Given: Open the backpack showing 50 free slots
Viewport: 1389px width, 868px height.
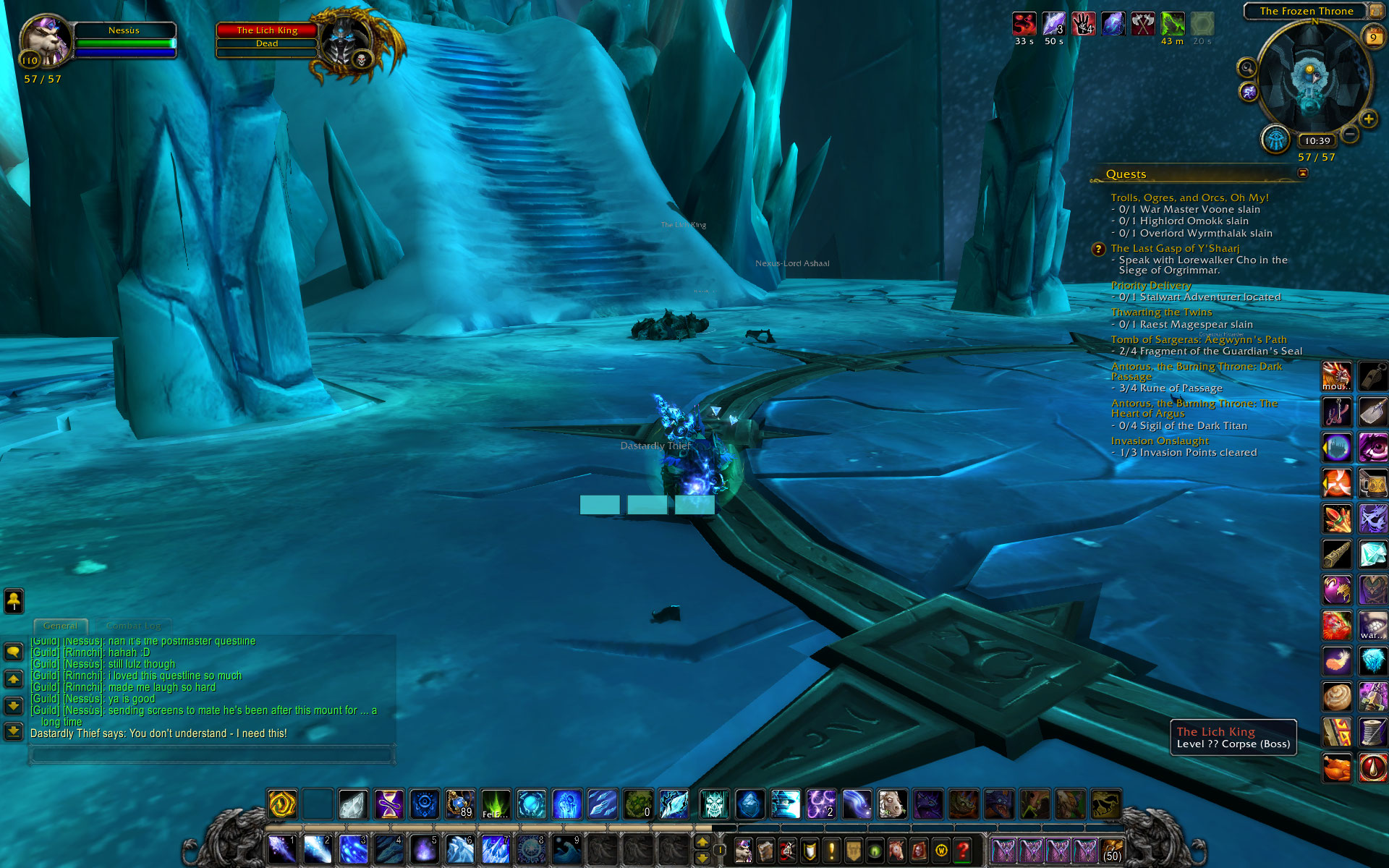Looking at the screenshot, I should pyautogui.click(x=1112, y=849).
